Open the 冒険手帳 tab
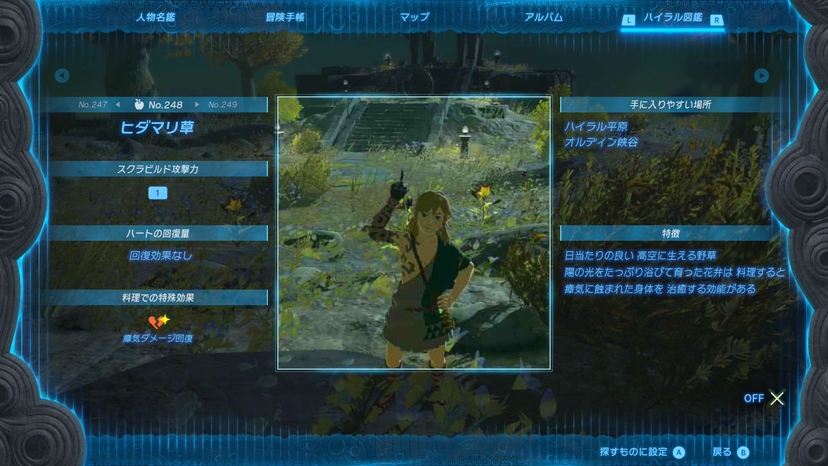 coord(285,17)
